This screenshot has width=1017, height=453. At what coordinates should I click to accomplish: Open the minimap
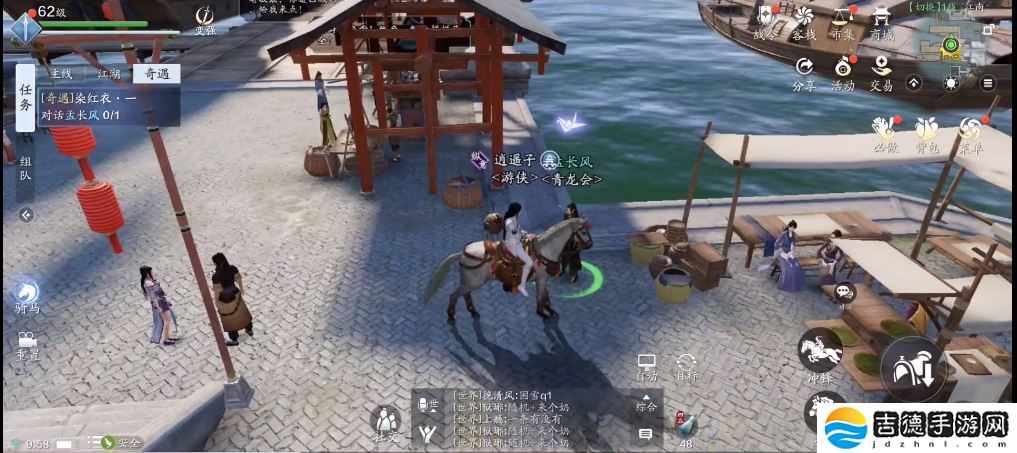[x=951, y=45]
